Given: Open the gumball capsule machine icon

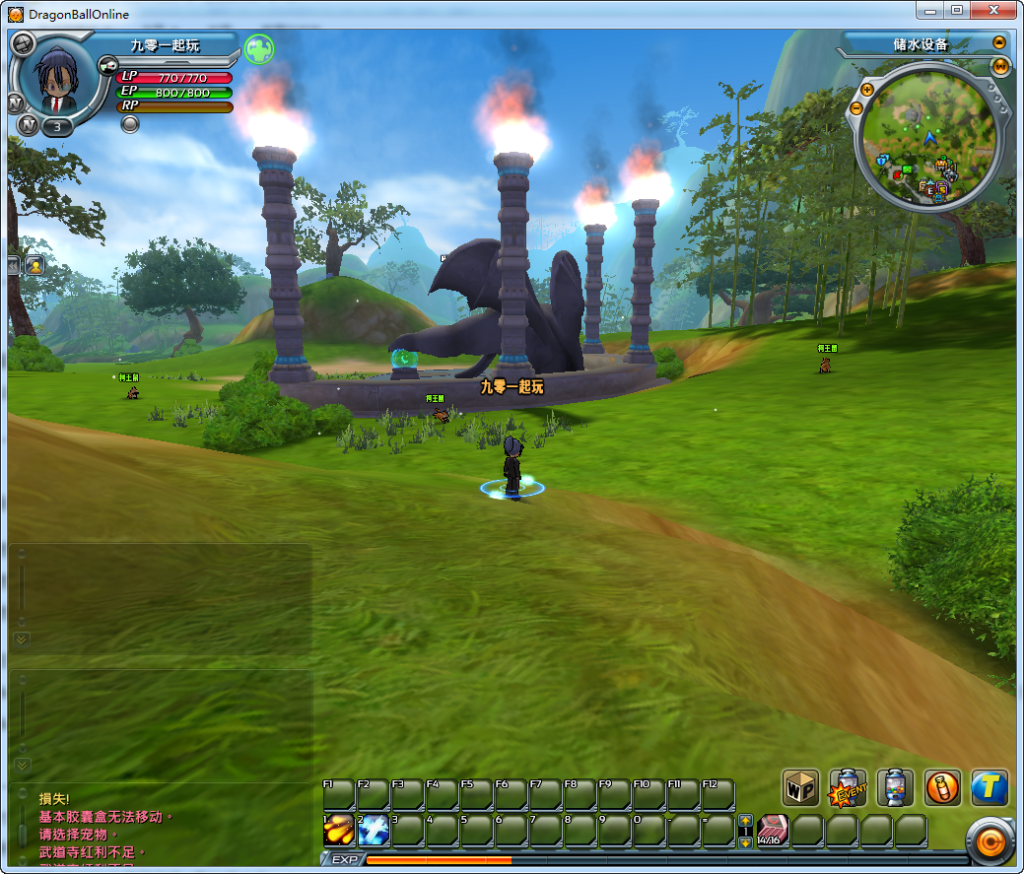Looking at the screenshot, I should click(895, 787).
